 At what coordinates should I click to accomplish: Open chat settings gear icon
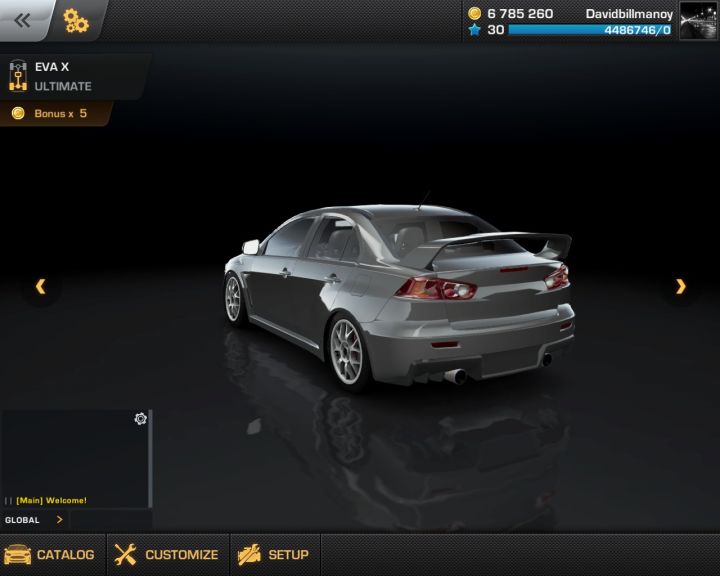tap(141, 419)
